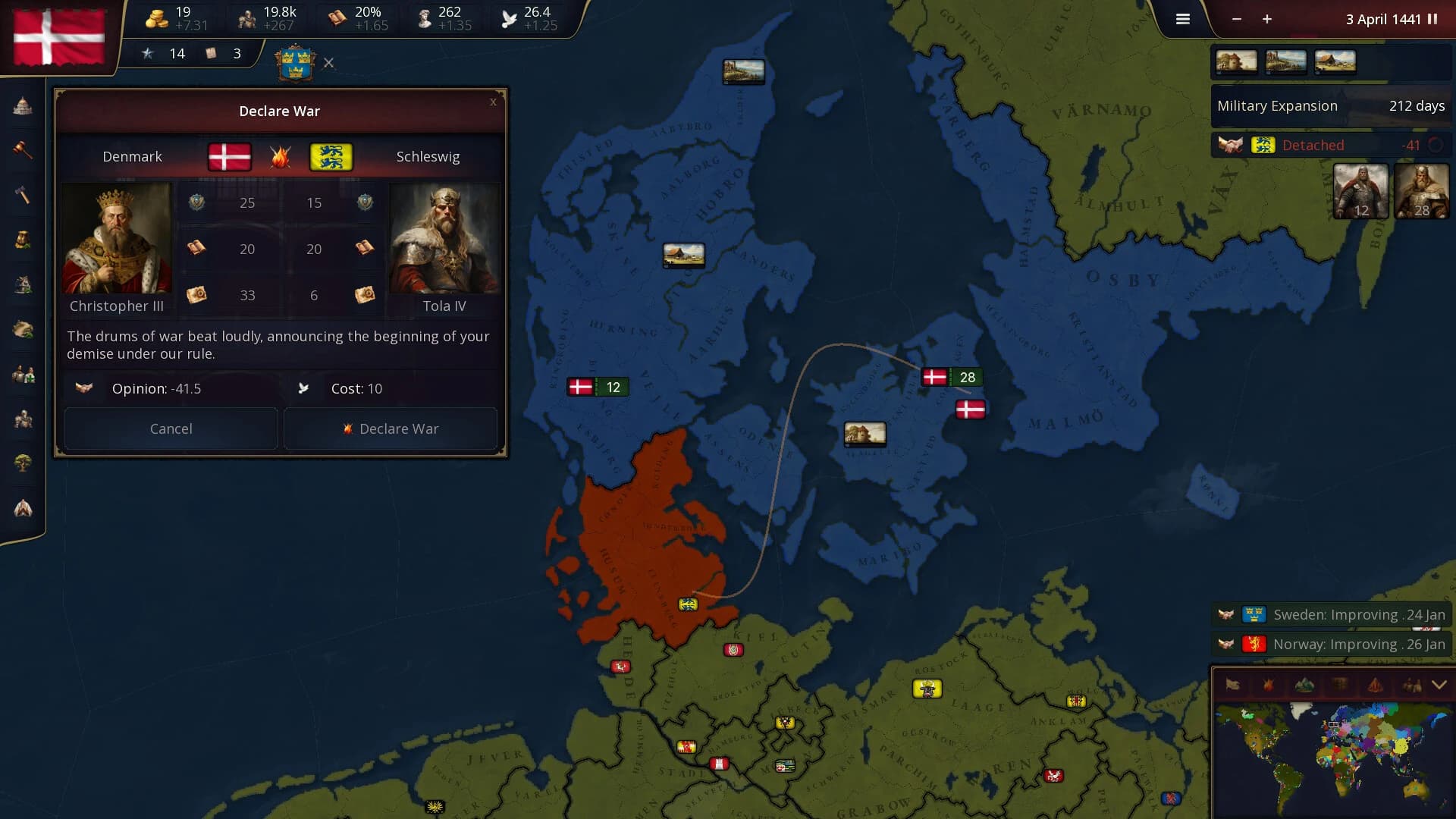The height and width of the screenshot is (819, 1456).
Task: Click the Military Expansion progress bar
Action: tap(1330, 106)
